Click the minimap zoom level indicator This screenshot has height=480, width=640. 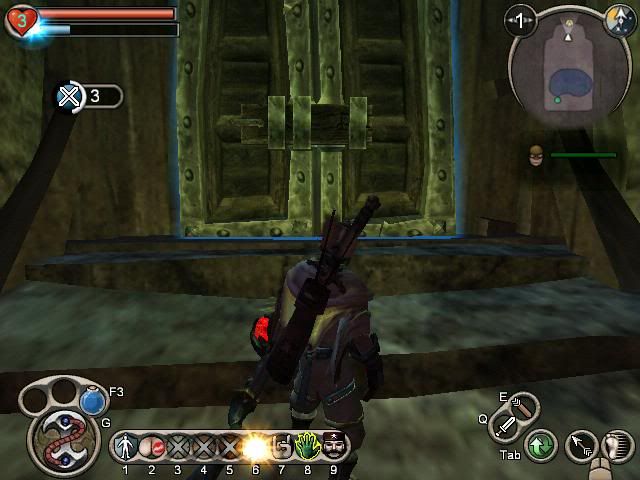[x=520, y=20]
